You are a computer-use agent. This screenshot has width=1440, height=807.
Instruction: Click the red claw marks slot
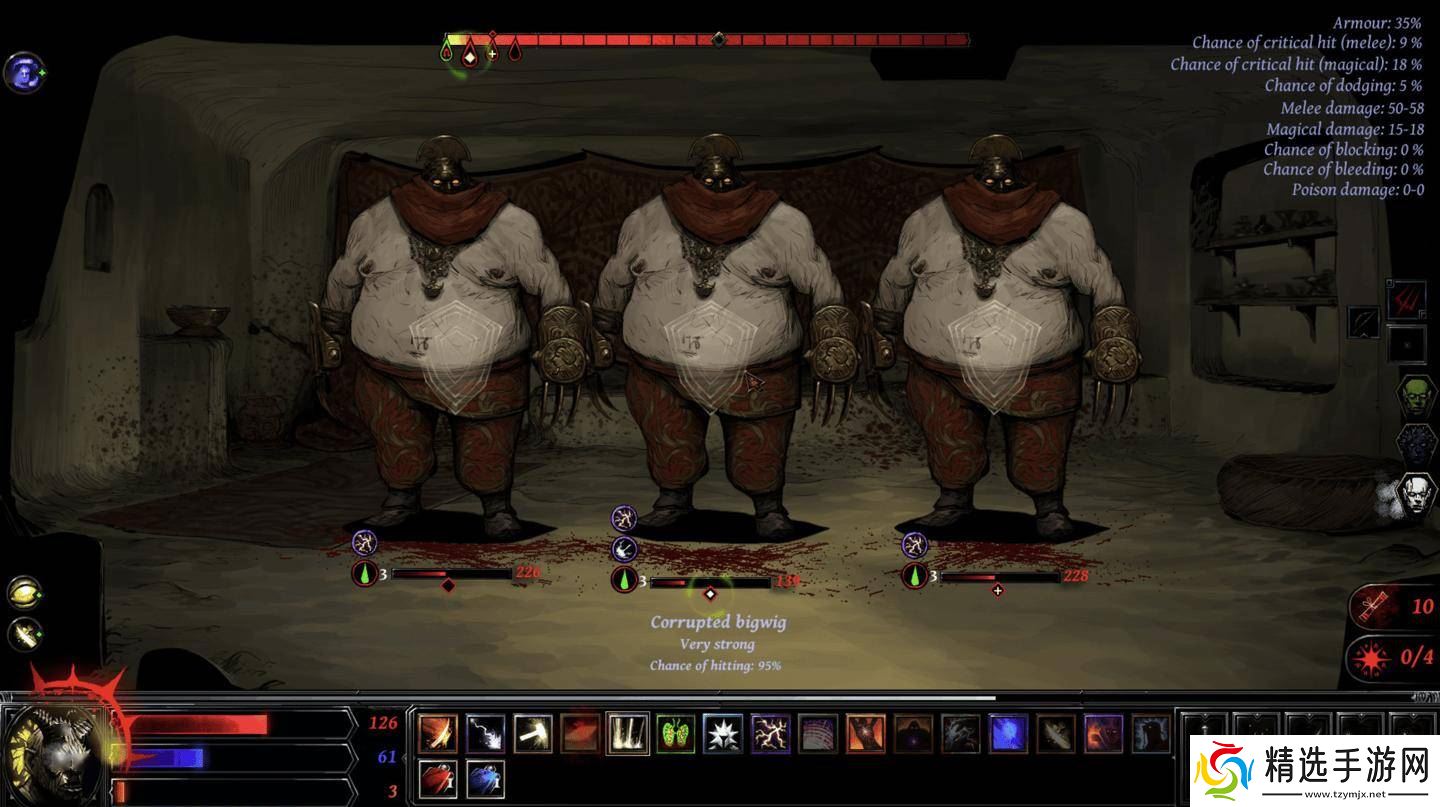tap(1405, 298)
